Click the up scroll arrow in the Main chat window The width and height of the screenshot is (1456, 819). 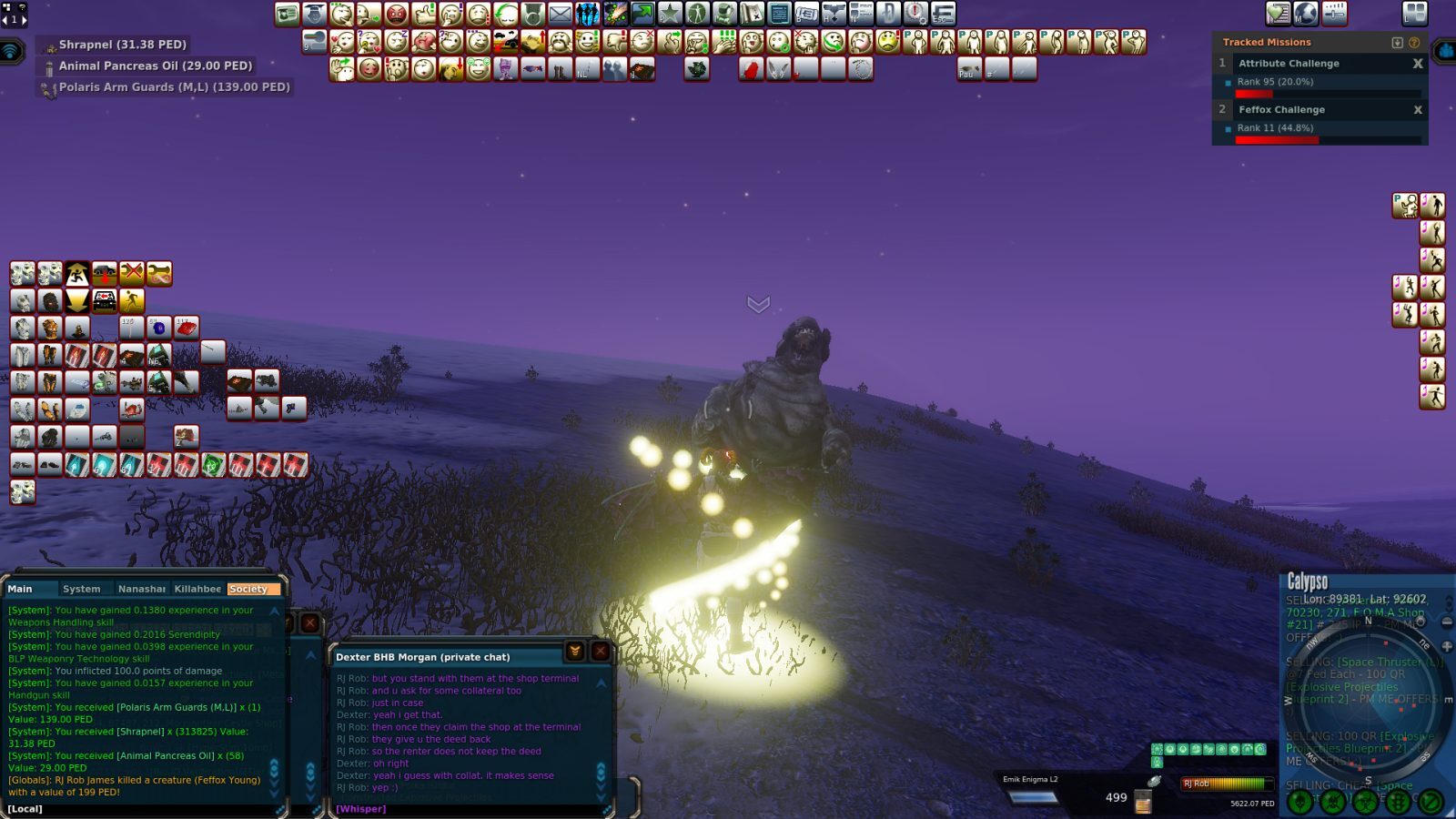click(x=274, y=612)
